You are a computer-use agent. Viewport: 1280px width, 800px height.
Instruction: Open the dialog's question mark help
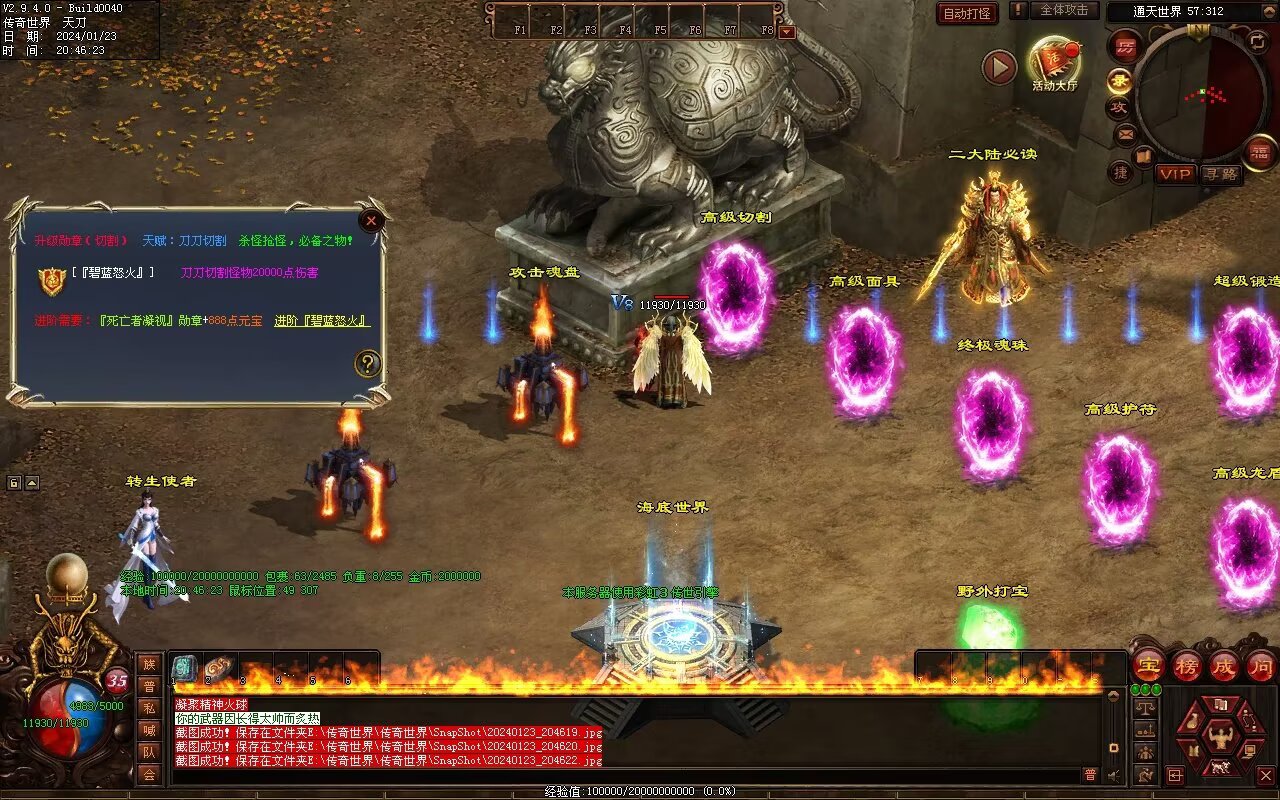368,364
